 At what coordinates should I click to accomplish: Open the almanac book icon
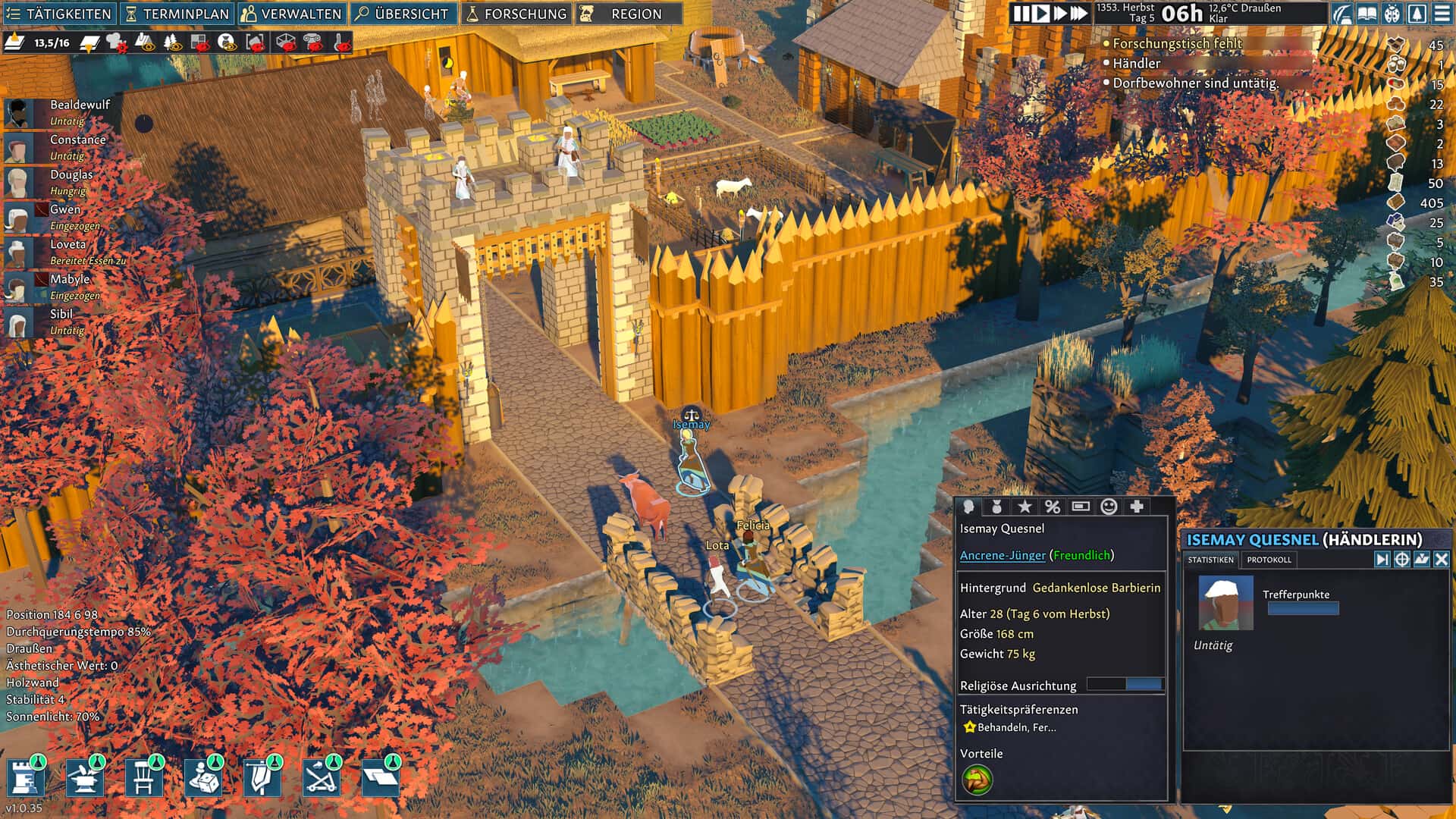[1367, 14]
